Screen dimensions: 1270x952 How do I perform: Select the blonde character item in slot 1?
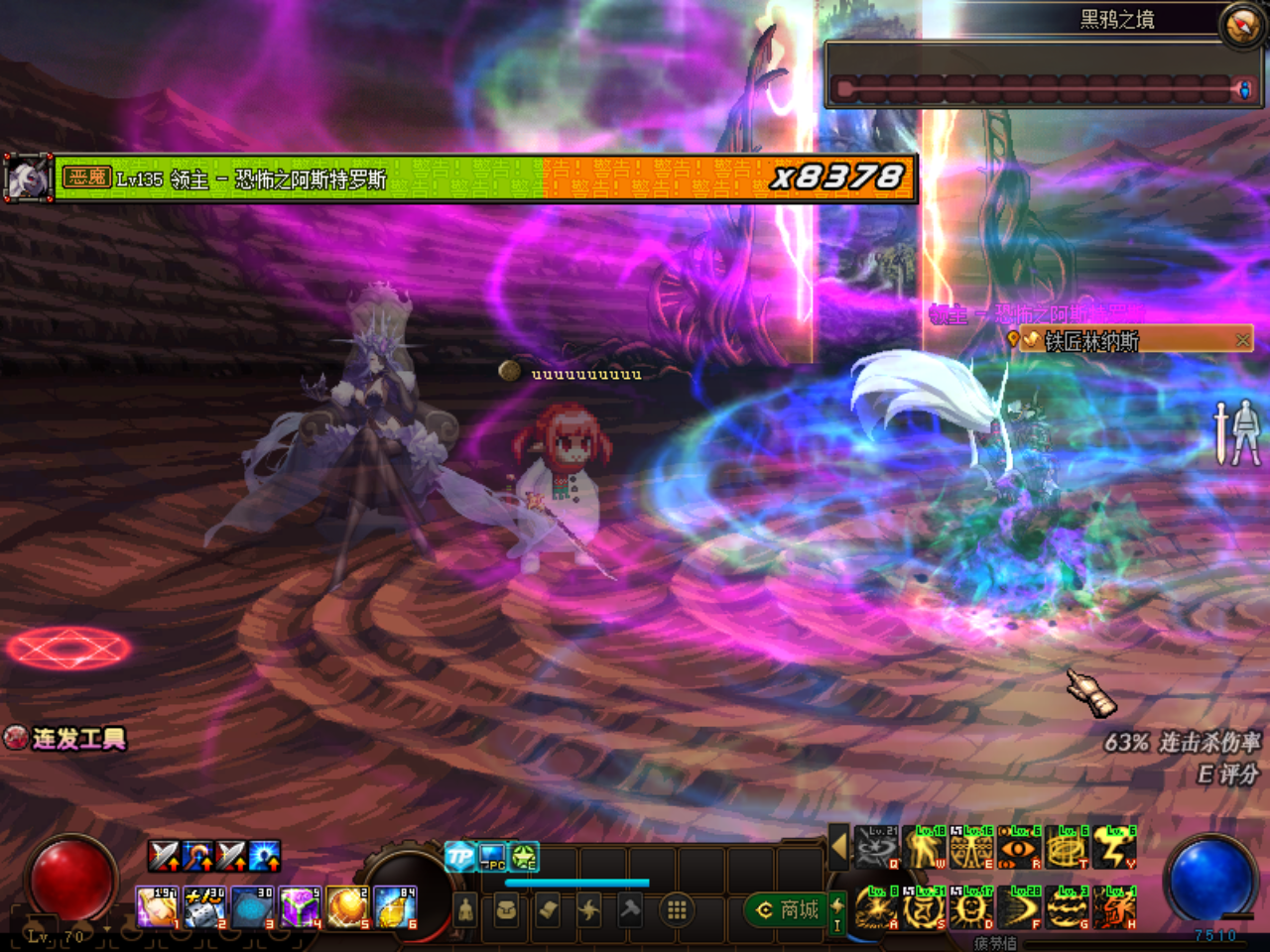click(157, 908)
